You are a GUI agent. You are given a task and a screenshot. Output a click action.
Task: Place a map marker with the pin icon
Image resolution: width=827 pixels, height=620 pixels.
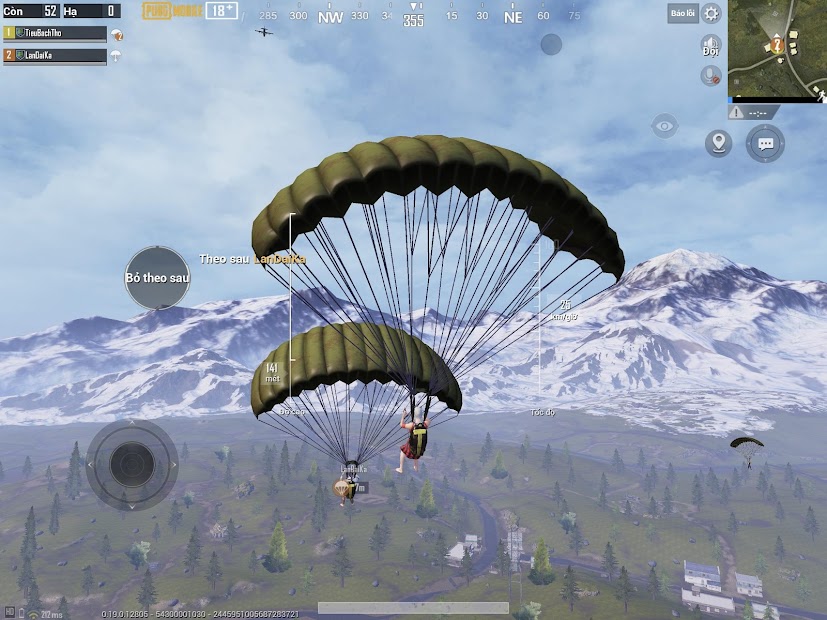[x=718, y=143]
